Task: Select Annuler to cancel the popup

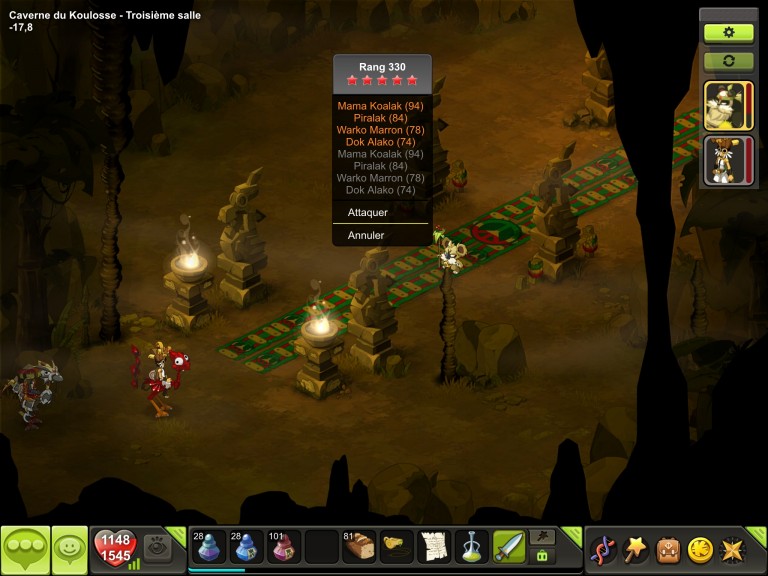Action: (366, 235)
